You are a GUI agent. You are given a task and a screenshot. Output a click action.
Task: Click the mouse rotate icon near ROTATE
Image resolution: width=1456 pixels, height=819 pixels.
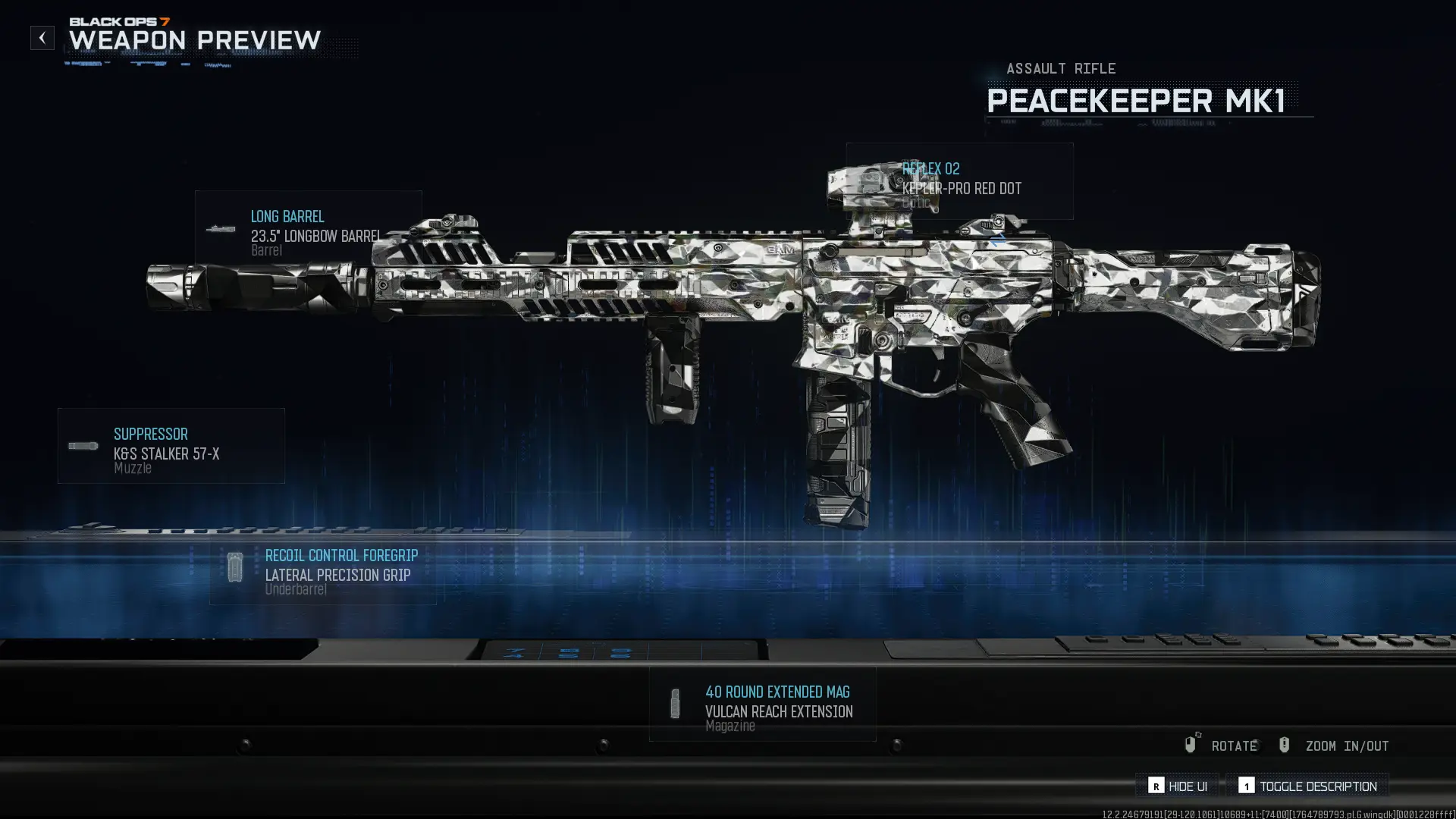[x=1190, y=745]
